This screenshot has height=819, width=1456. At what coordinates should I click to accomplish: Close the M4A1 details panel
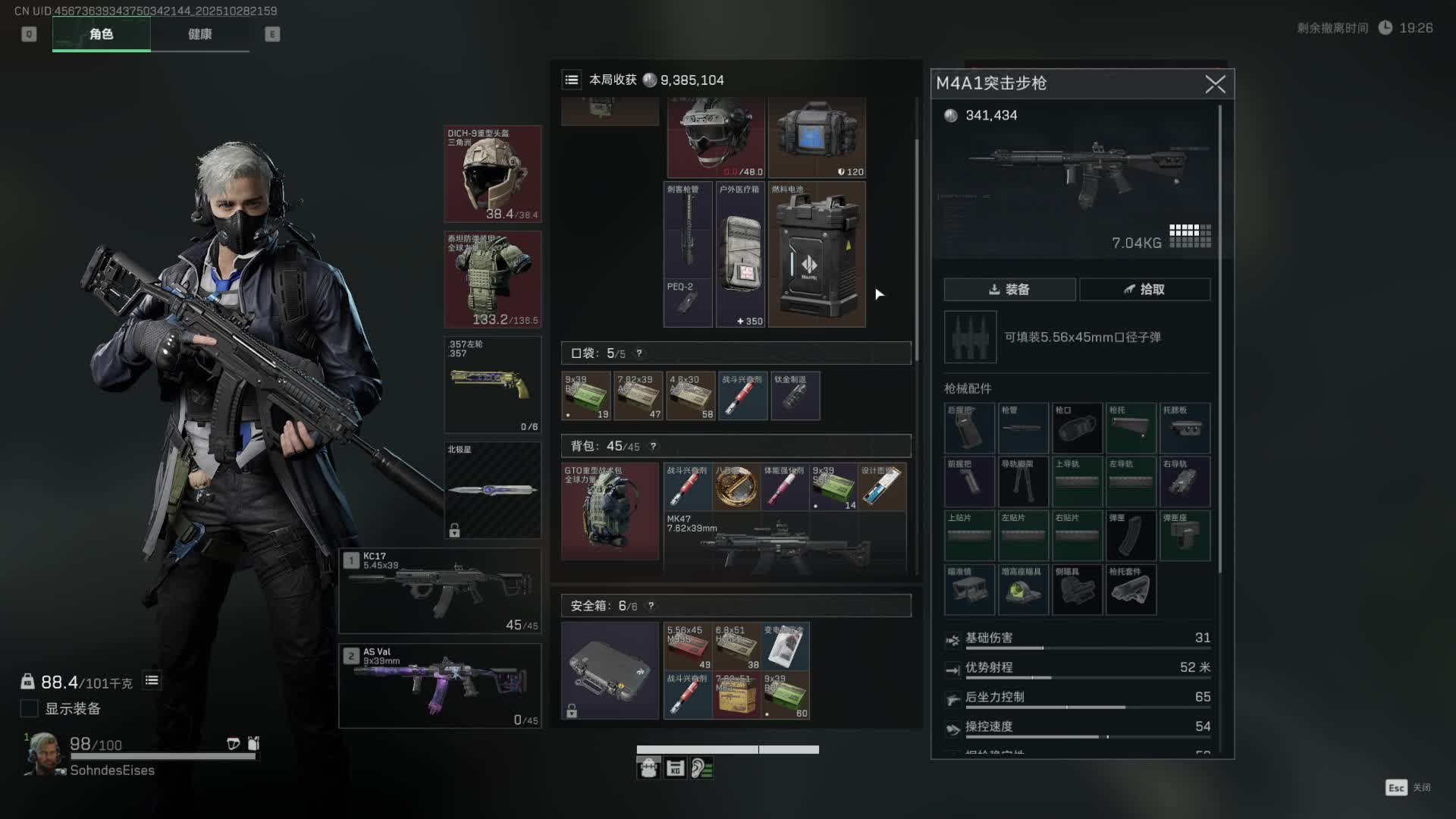1215,84
